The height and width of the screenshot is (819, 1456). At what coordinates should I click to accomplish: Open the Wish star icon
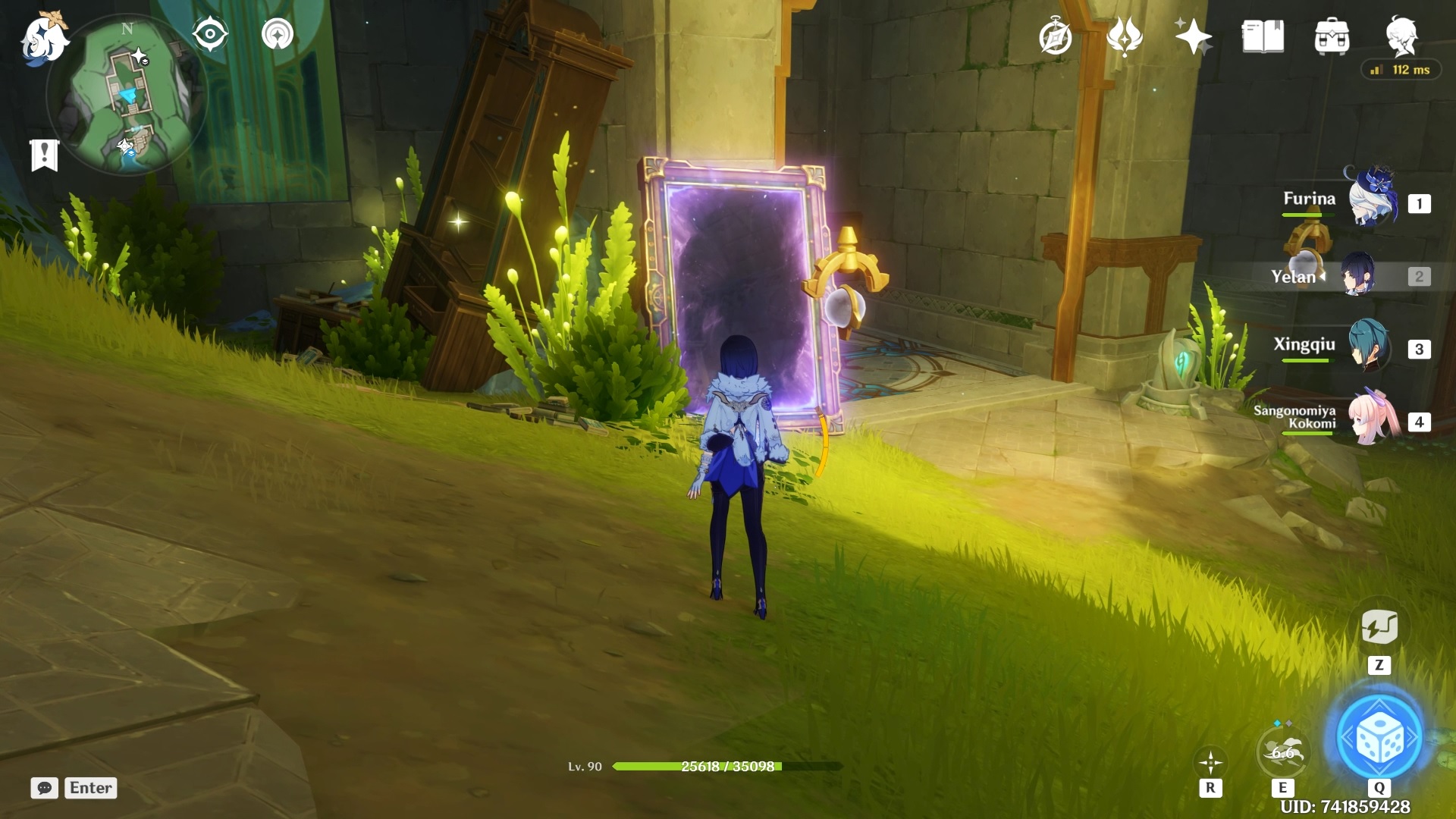1193,36
